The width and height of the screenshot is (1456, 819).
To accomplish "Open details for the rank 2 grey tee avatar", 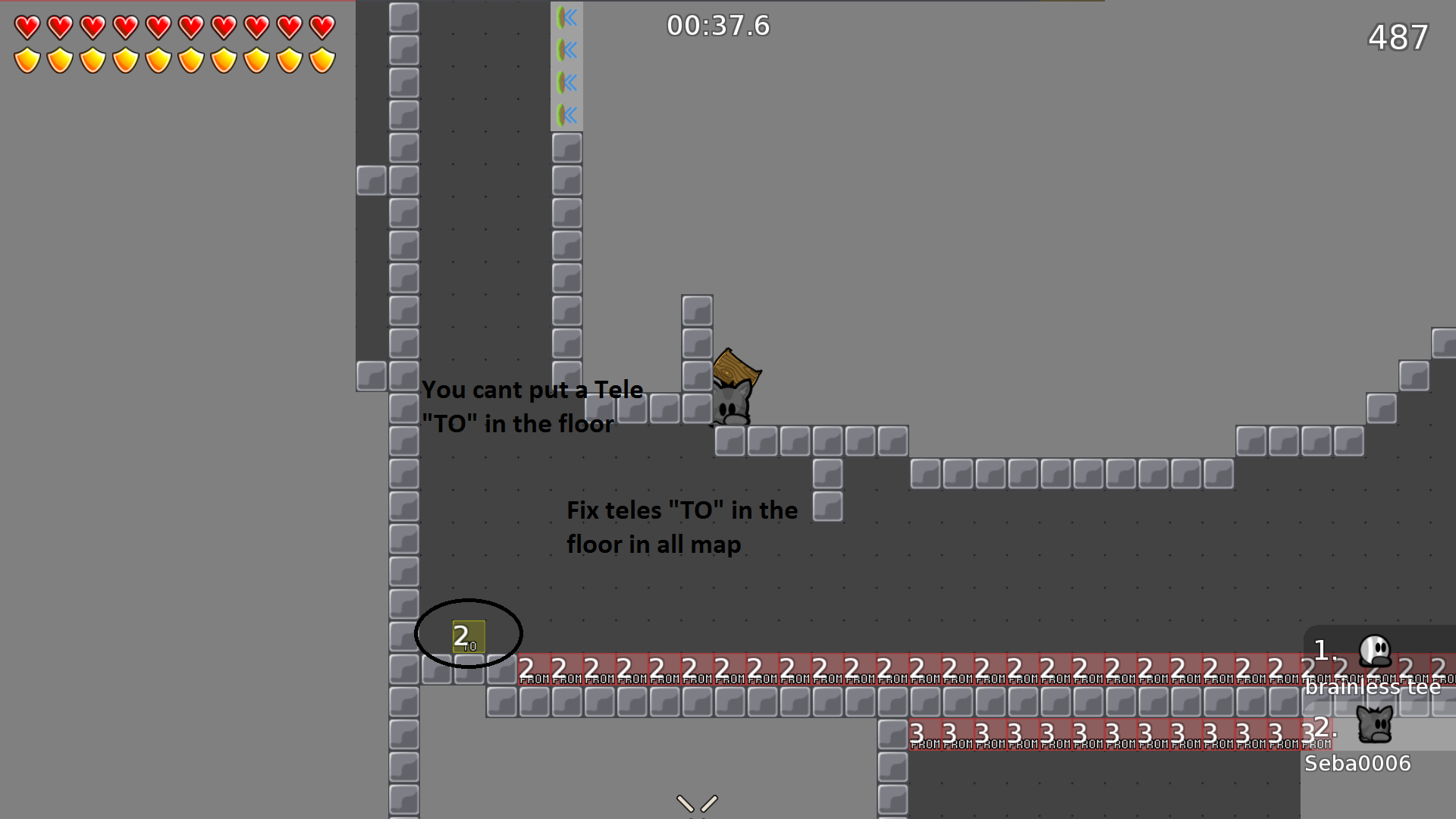I will coord(1376,724).
